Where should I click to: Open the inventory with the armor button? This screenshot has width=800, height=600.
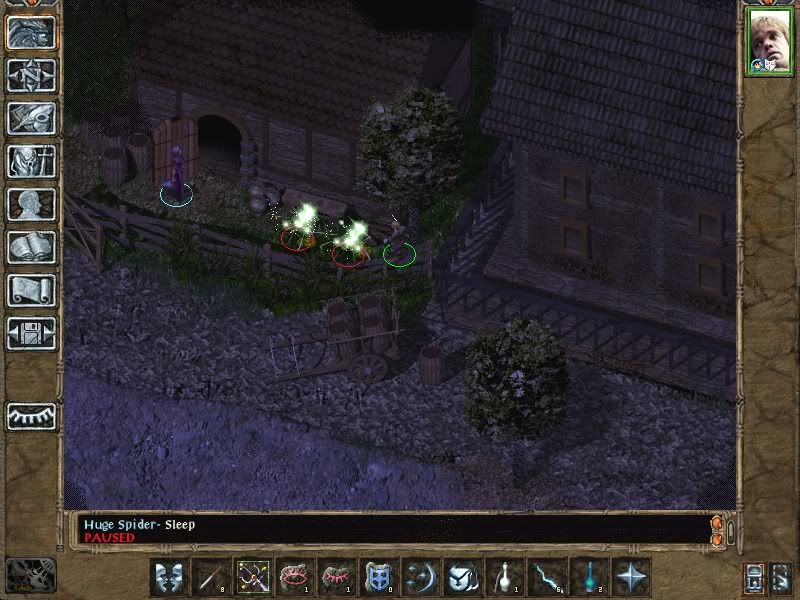pyautogui.click(x=31, y=161)
